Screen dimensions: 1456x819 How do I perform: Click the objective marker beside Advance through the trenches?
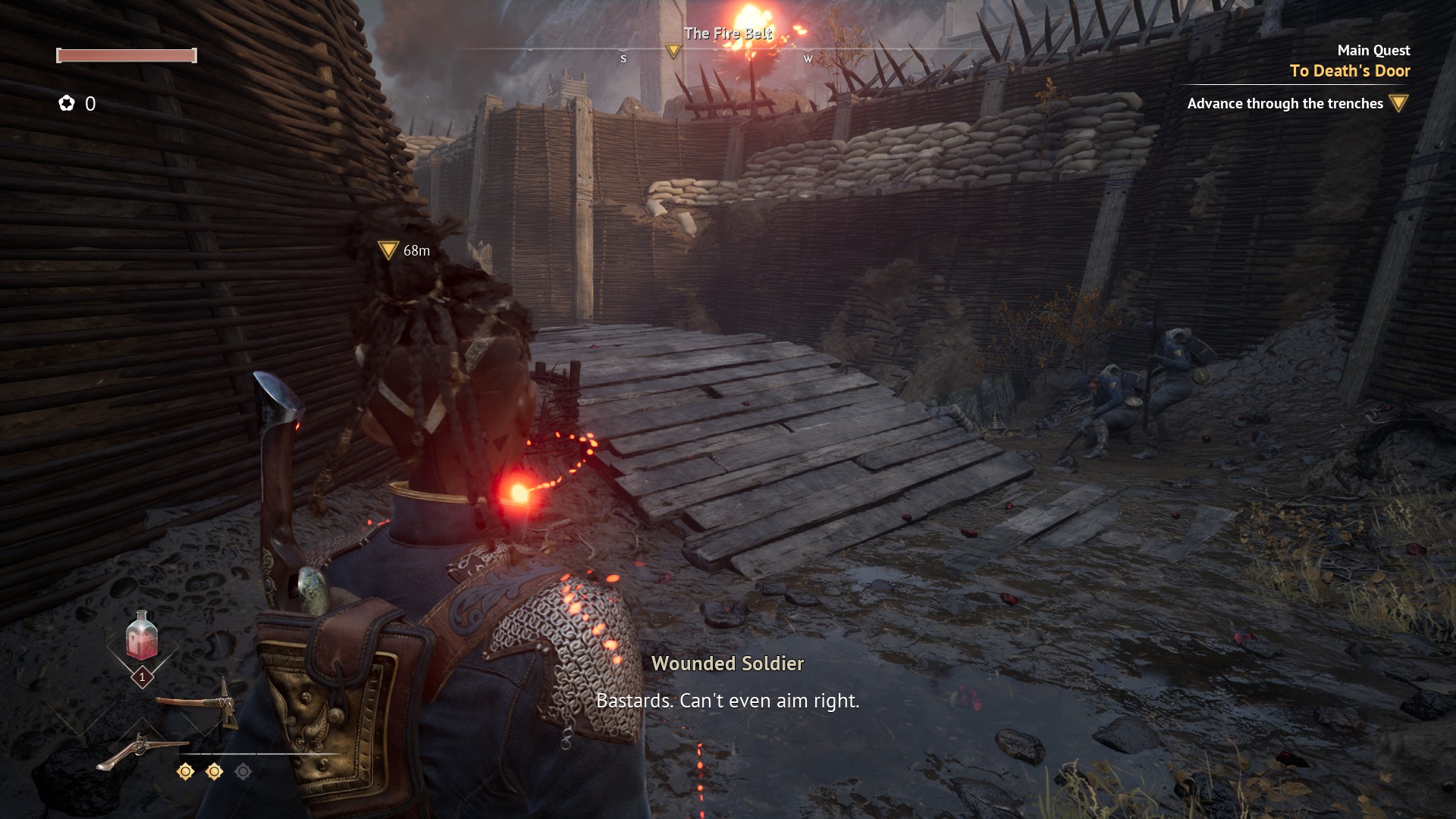coord(1399,103)
